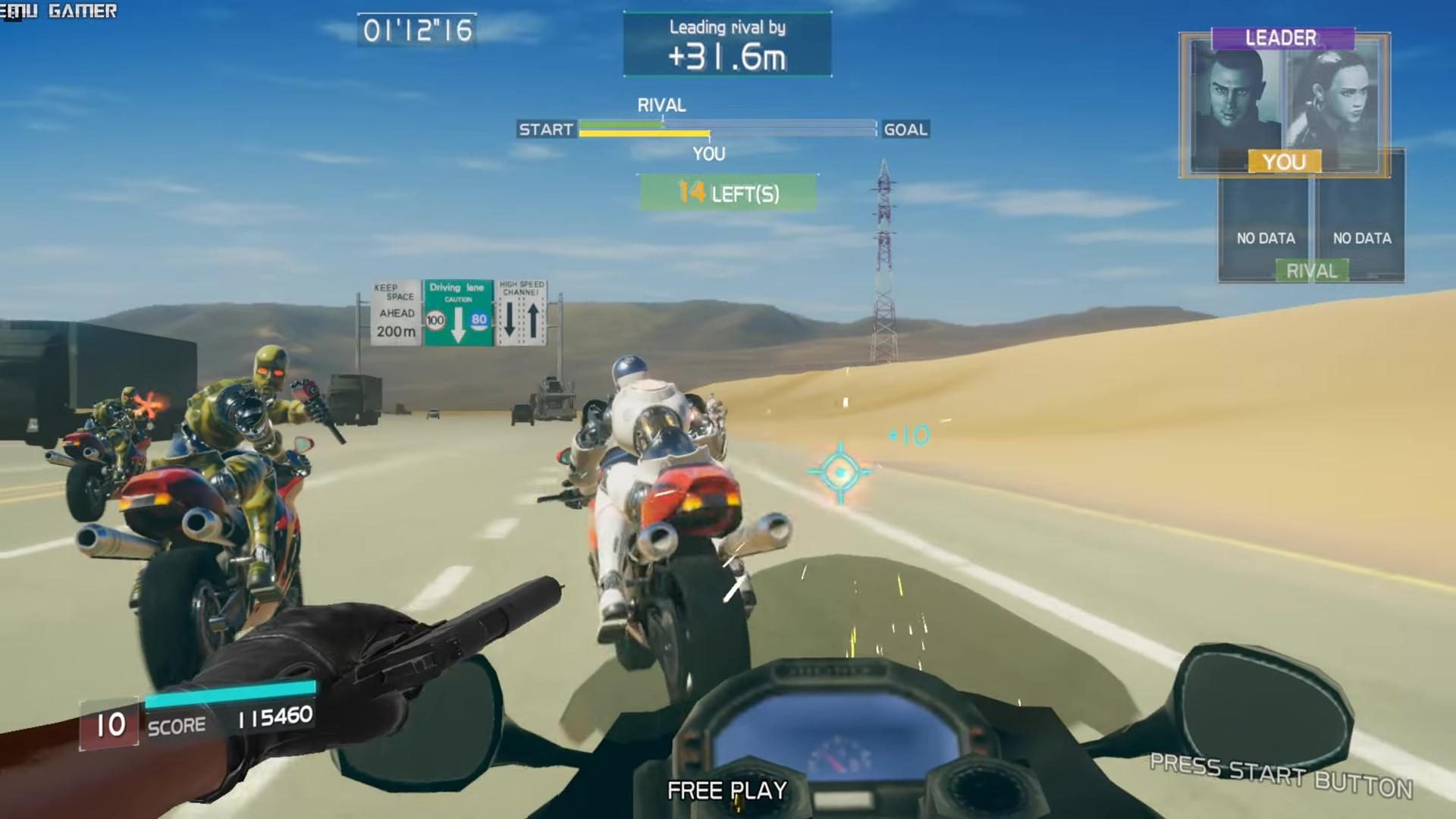Select the HIGH SPEED CHANNEL sign
Image resolution: width=1456 pixels, height=819 pixels.
point(522,313)
